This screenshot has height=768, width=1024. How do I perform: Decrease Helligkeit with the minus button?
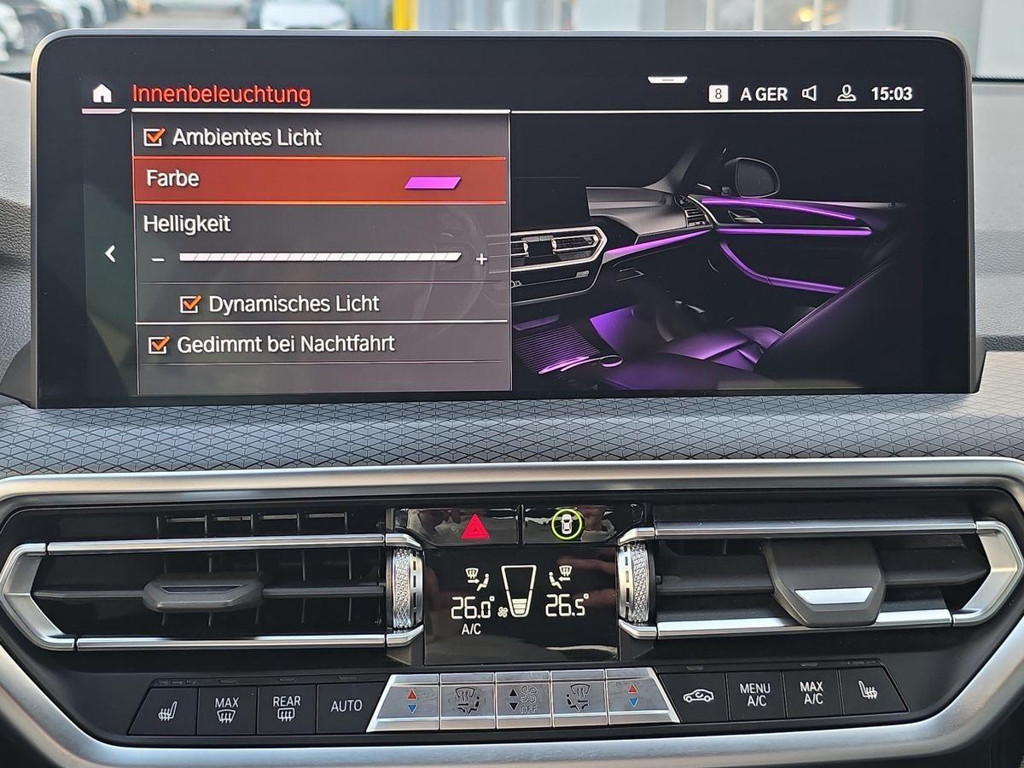(157, 259)
